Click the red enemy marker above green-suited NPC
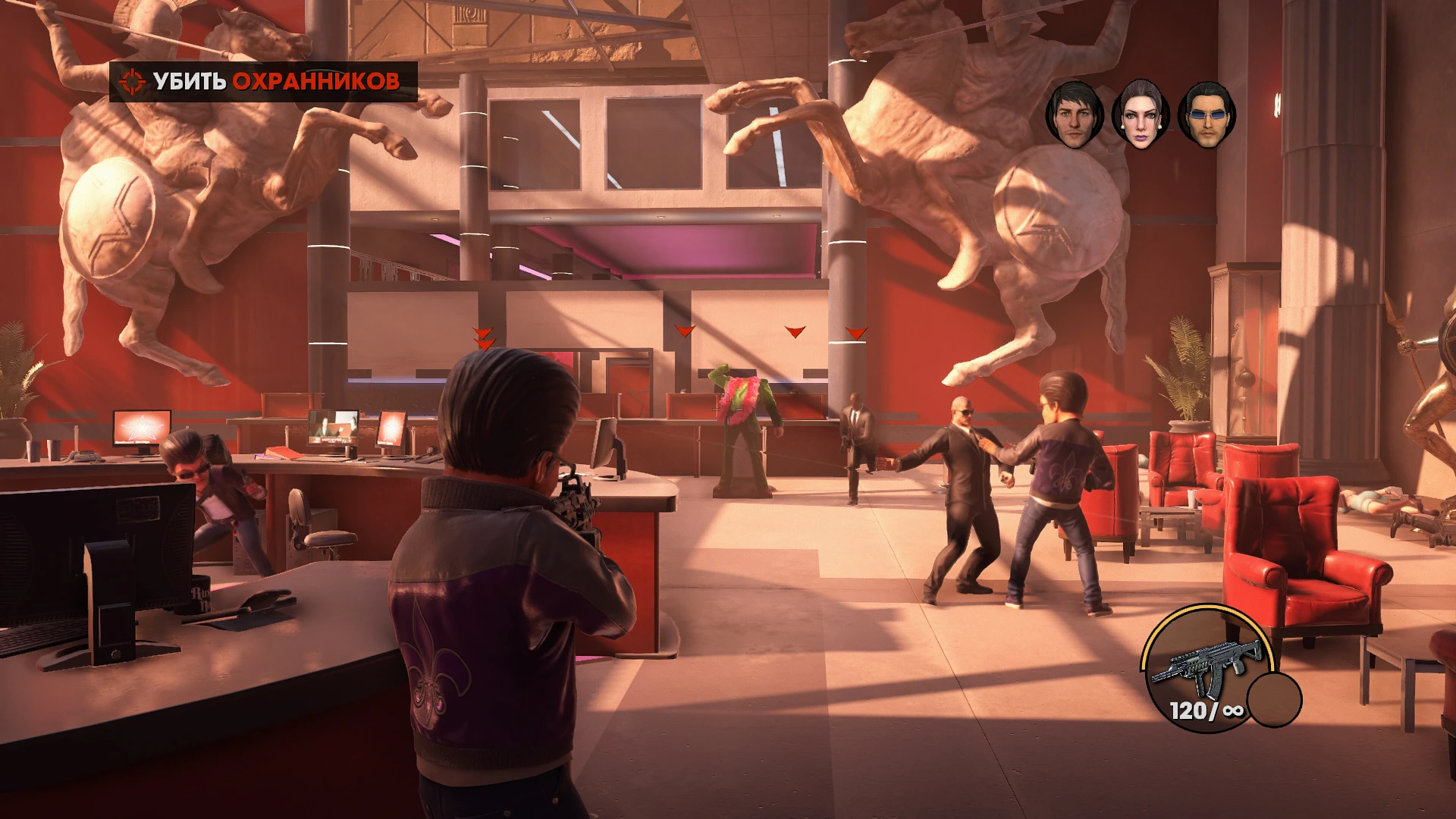This screenshot has width=1456, height=819. [685, 331]
